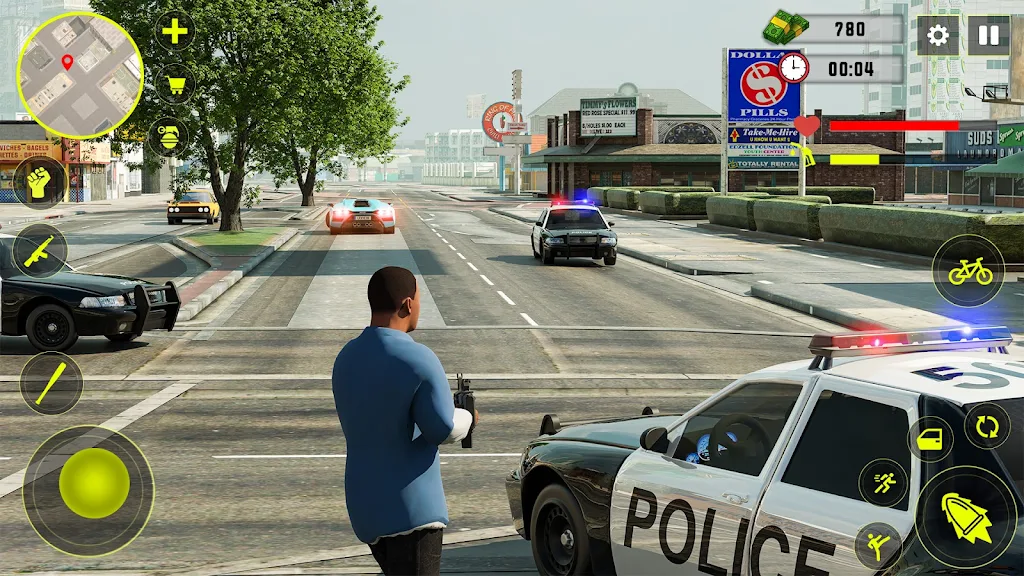
Task: Choose the fist melee icon
Action: pos(40,183)
